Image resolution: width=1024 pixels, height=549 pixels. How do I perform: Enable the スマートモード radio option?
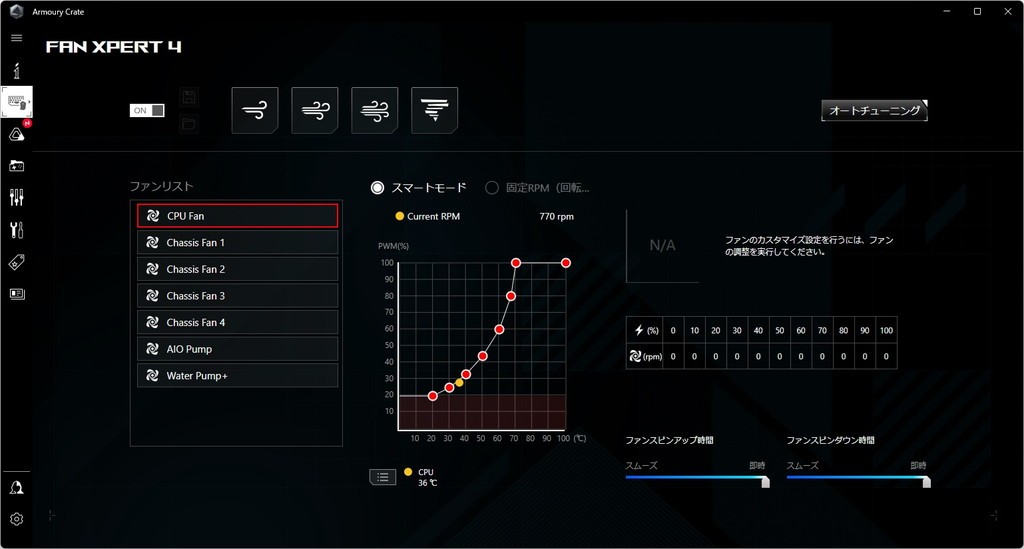pyautogui.click(x=378, y=187)
